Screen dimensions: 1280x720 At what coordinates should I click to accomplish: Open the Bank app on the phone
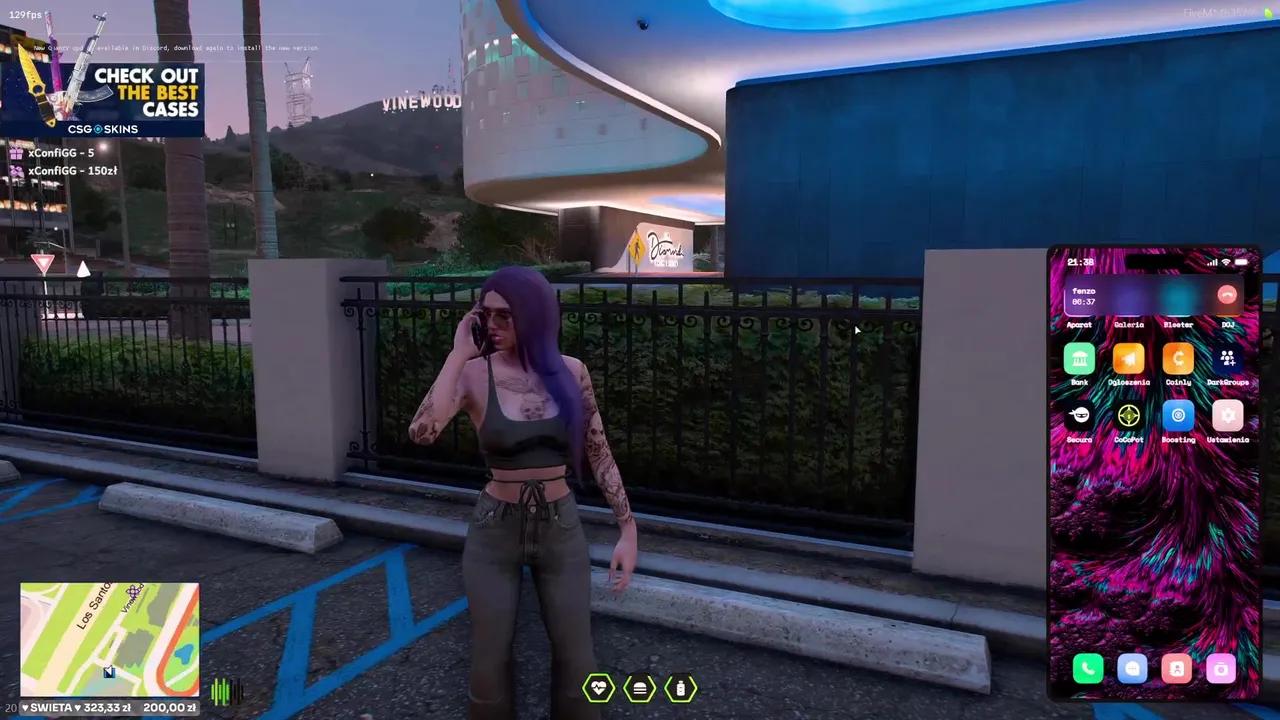tap(1079, 358)
